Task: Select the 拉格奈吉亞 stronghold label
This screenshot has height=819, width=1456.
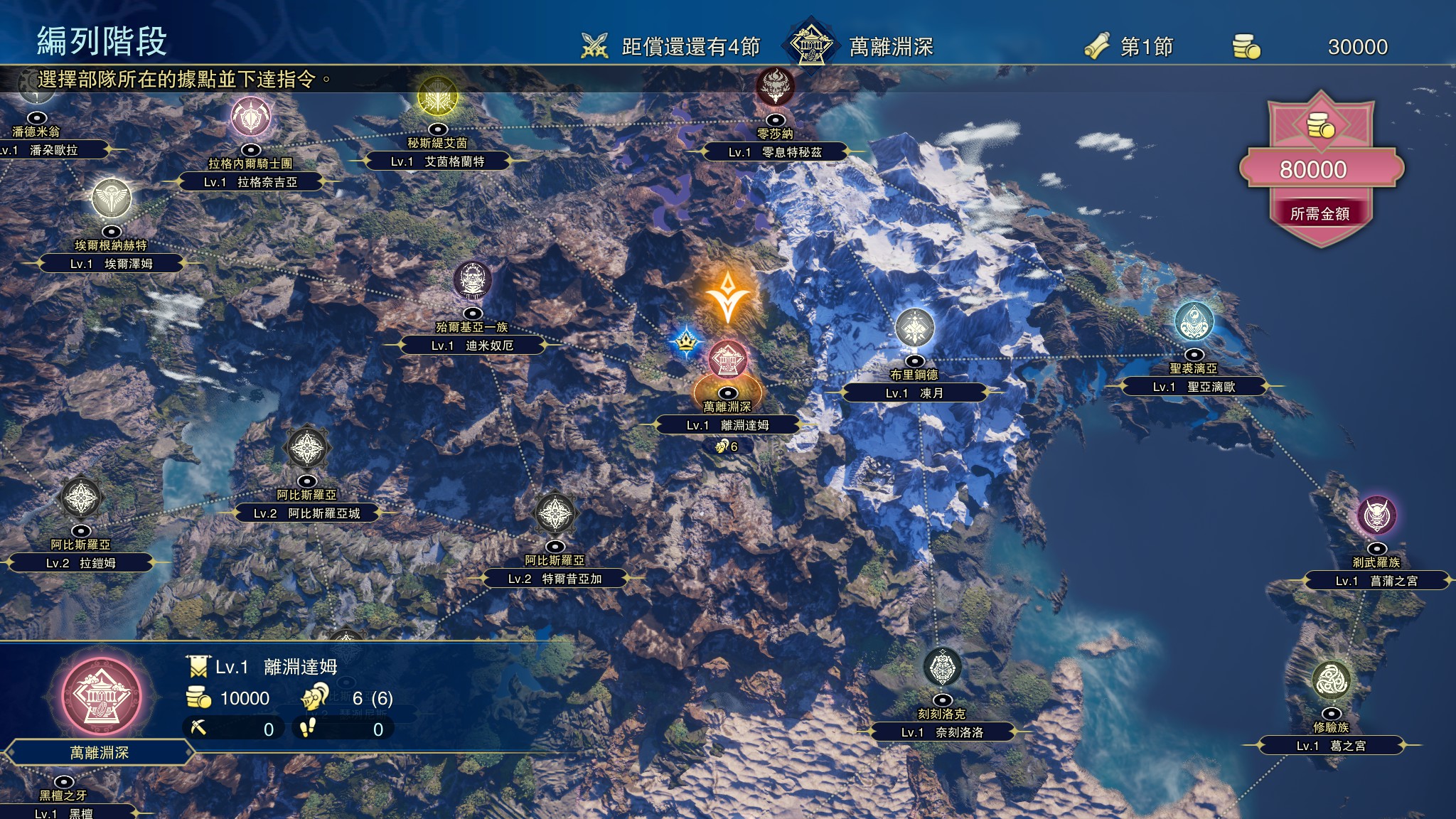Action: pyautogui.click(x=250, y=182)
